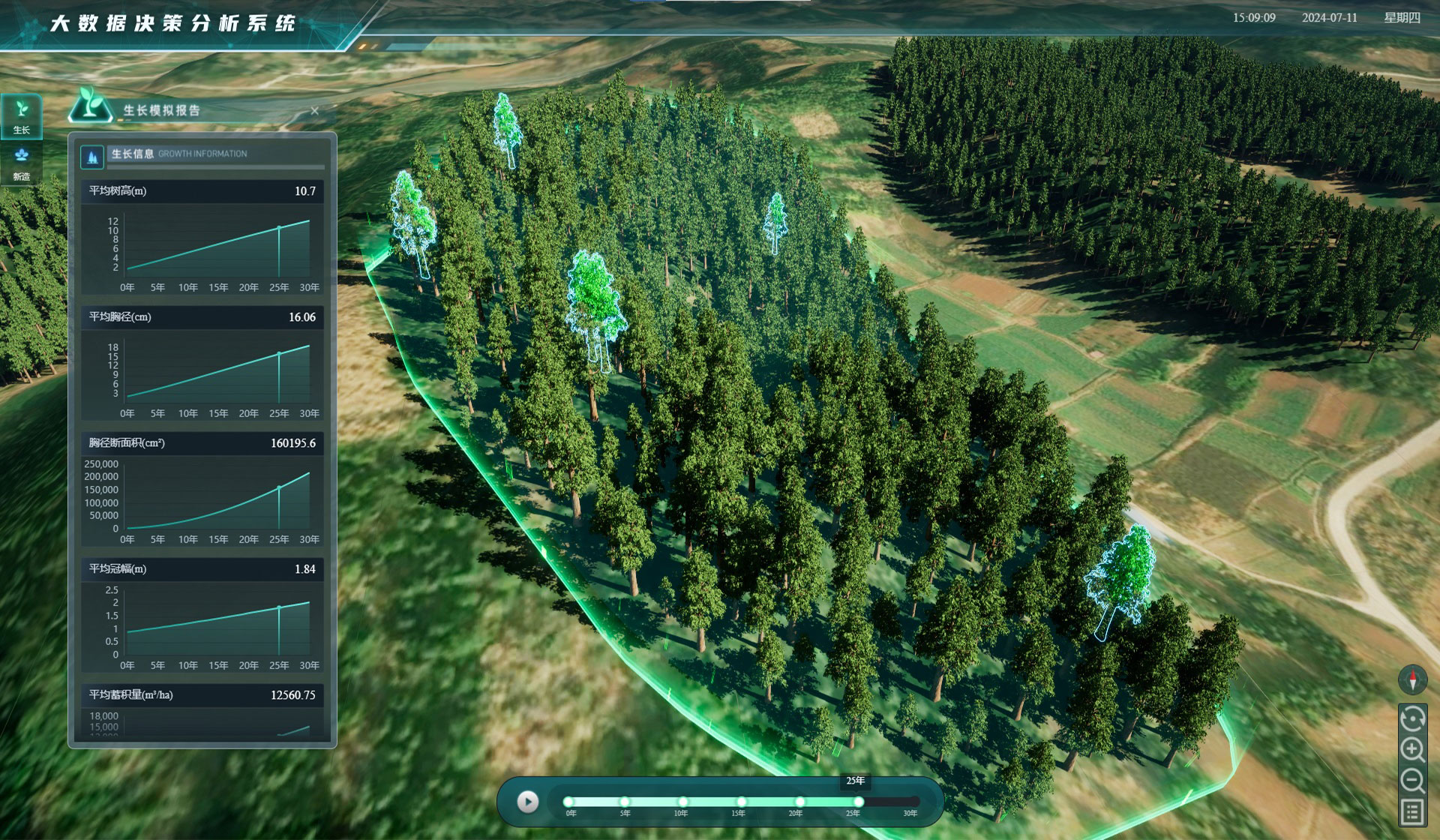Click the 平均冠幅 growth chart
Viewport: 1440px width, 840px height.
point(217,625)
